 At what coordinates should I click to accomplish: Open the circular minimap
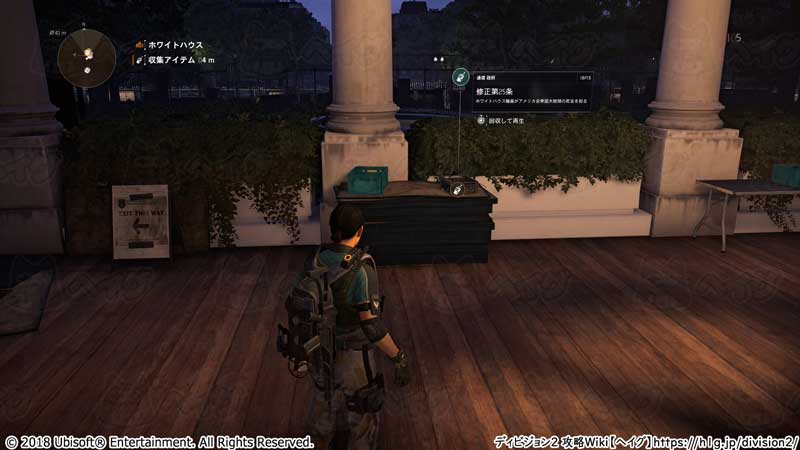click(x=87, y=56)
